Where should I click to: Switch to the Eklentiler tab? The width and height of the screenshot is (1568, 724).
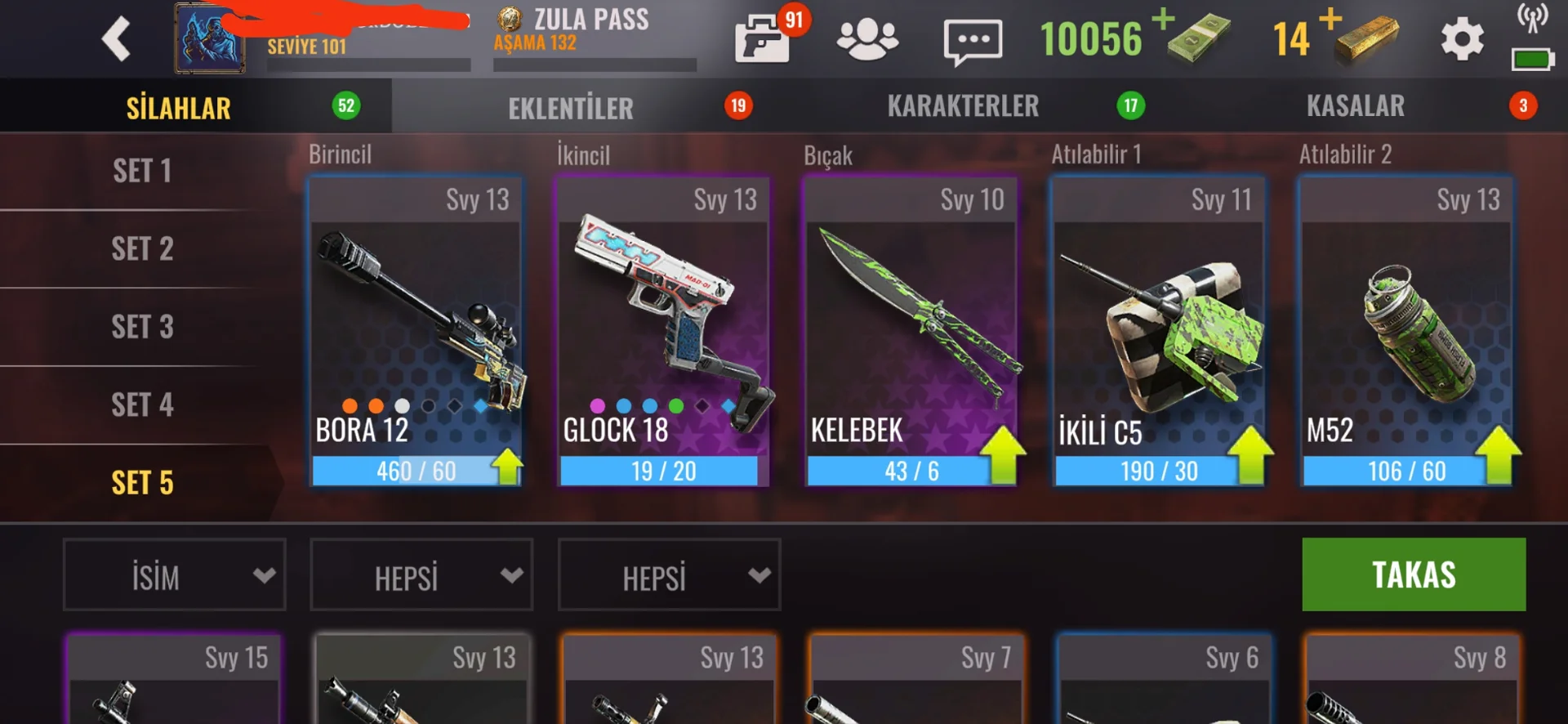tap(572, 107)
